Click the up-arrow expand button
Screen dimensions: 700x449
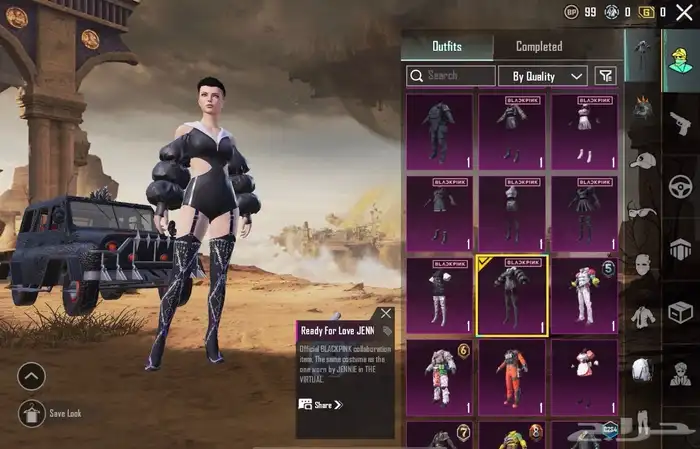pyautogui.click(x=32, y=376)
